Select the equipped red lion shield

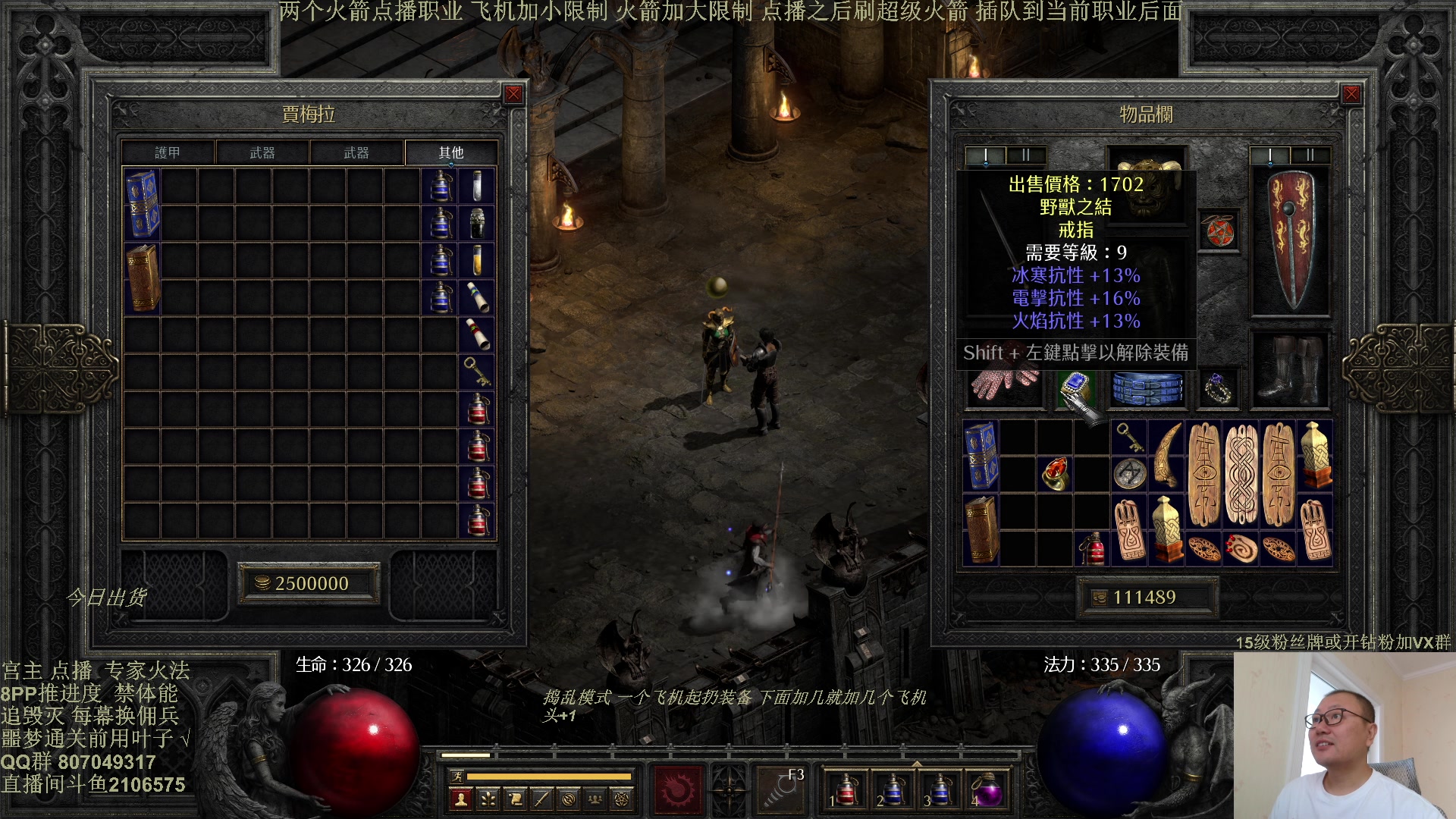pyautogui.click(x=1289, y=239)
